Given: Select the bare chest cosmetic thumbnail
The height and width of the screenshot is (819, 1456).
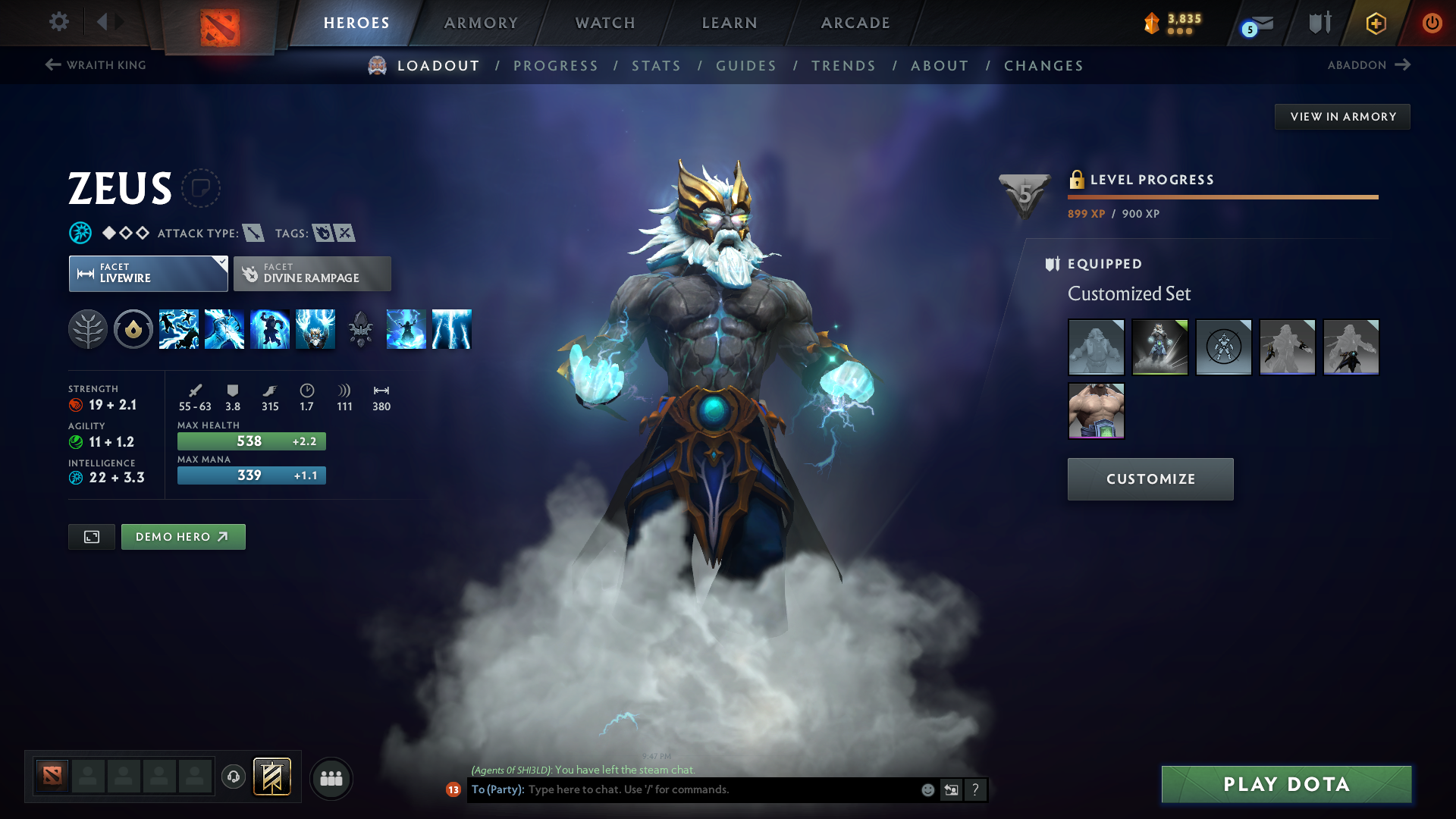Looking at the screenshot, I should point(1096,410).
